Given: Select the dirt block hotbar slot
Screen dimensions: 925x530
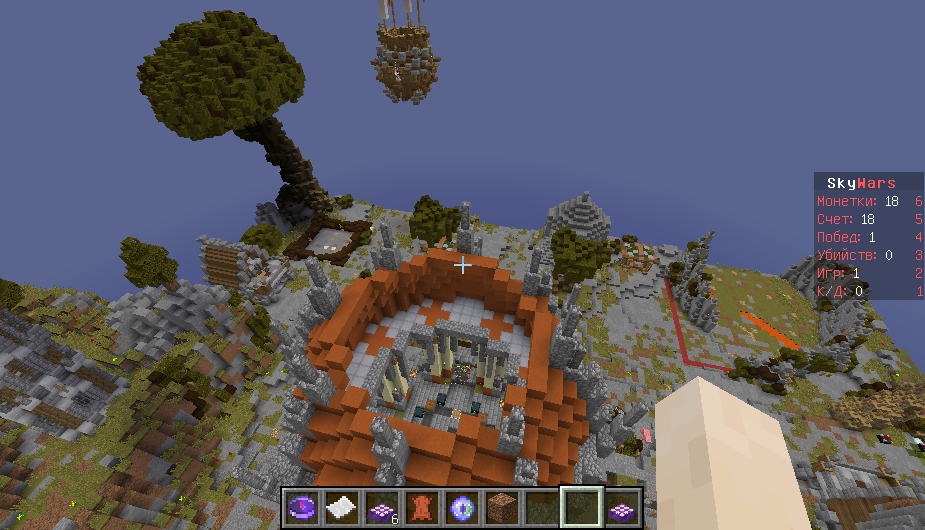Looking at the screenshot, I should tap(502, 507).
